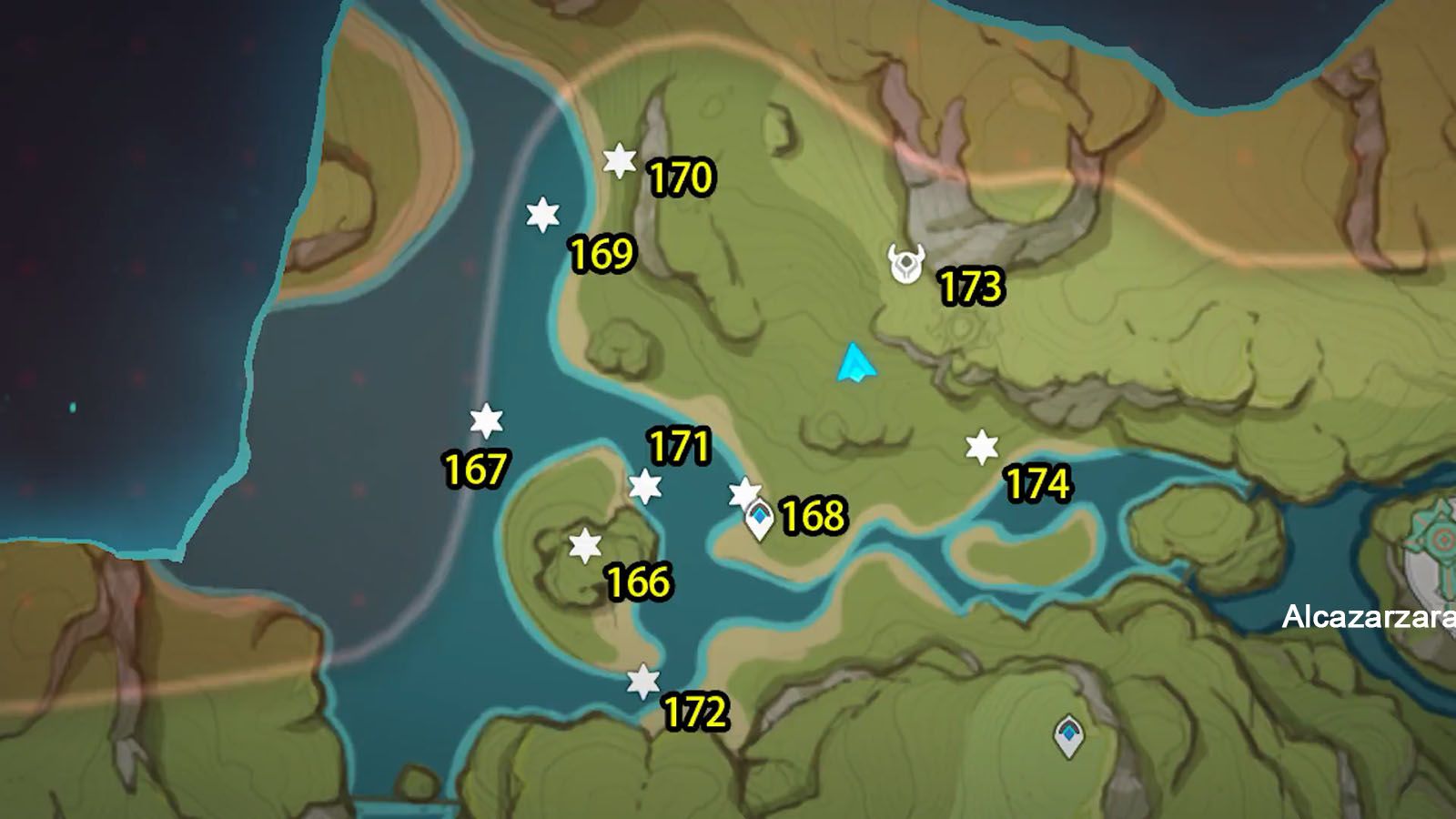Select star marker 174 near the eastern river

pos(982,448)
